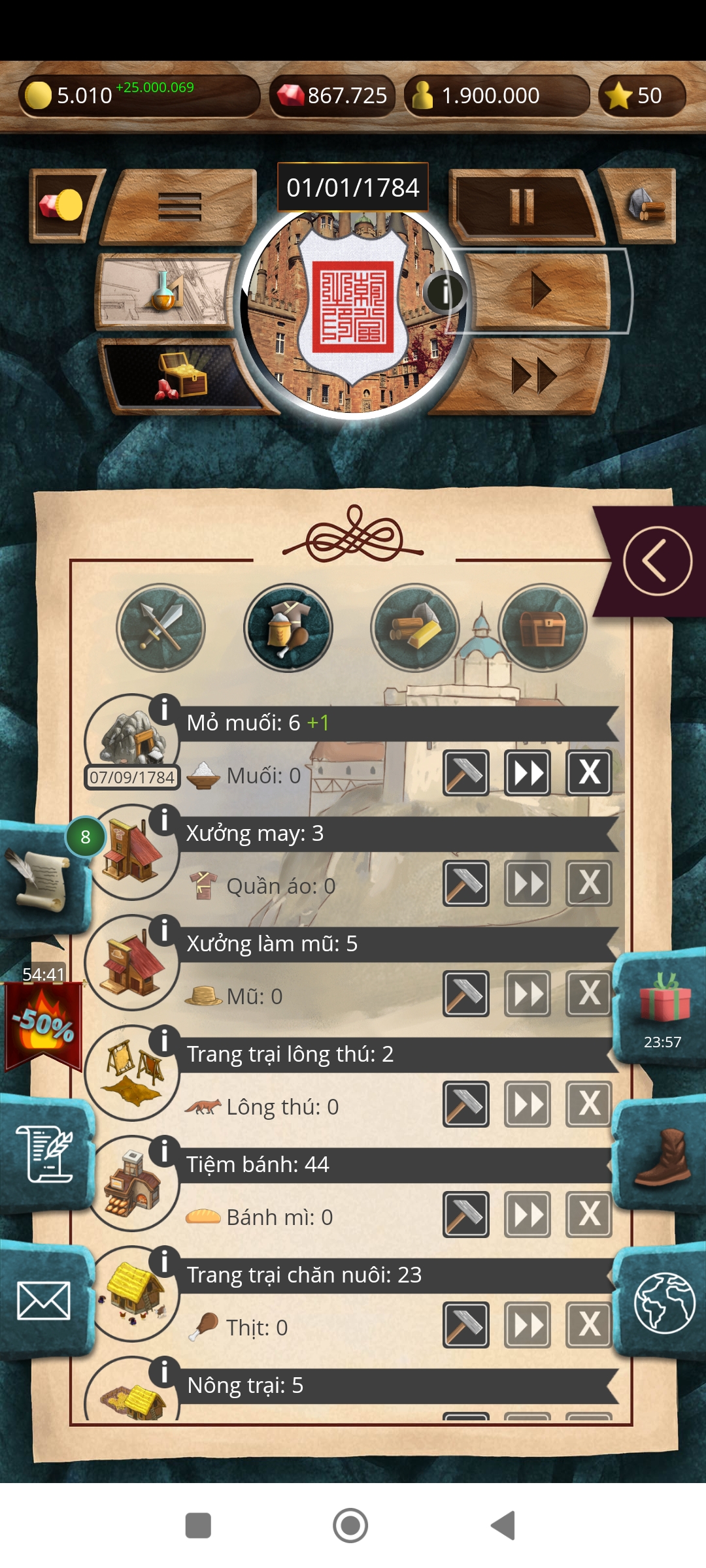Switch to the wood and gold materials tab
This screenshot has height=1568, width=706.
click(x=415, y=627)
